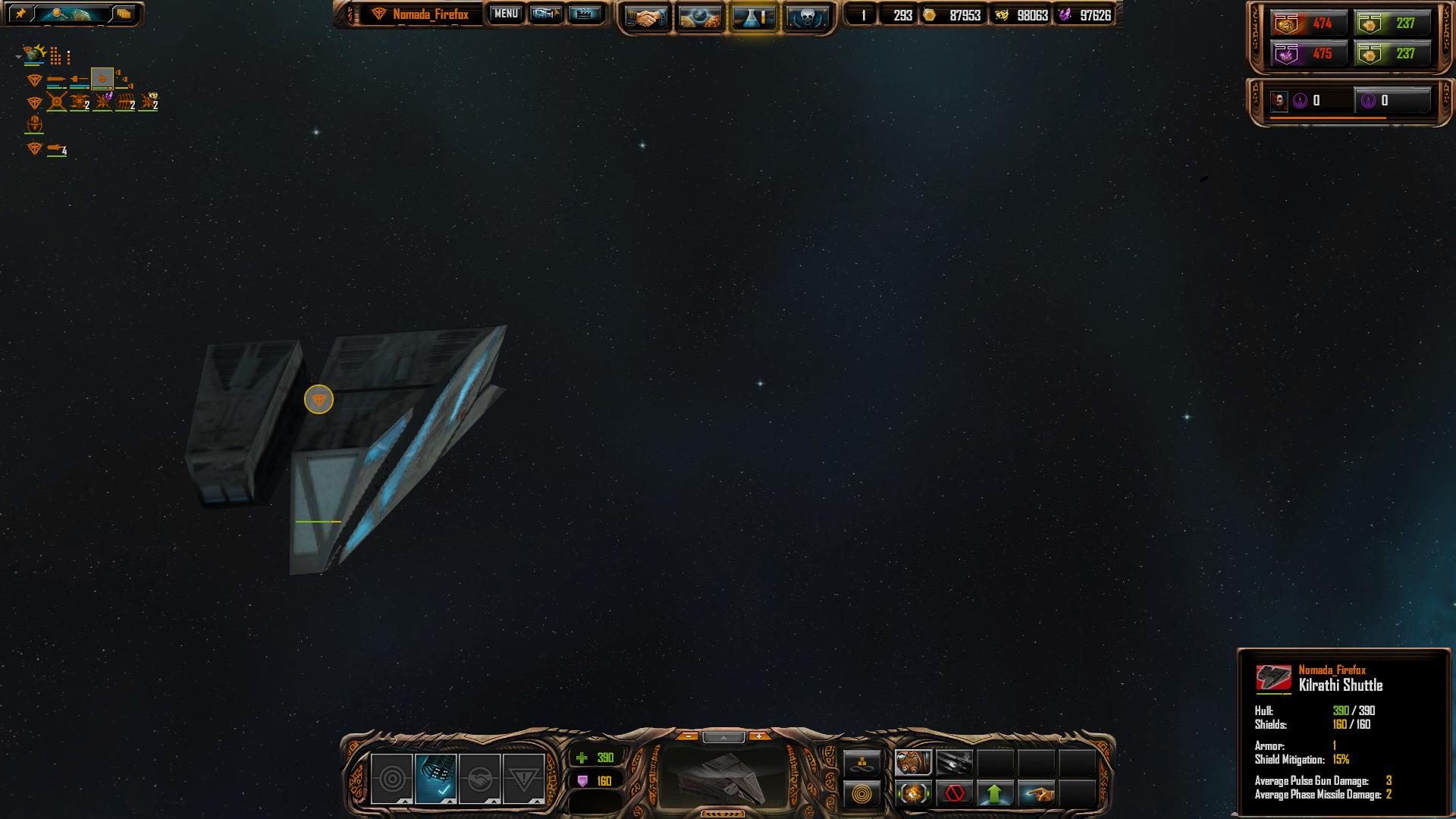Click the green up-arrow command
This screenshot has width=1456, height=819.
pos(995,794)
